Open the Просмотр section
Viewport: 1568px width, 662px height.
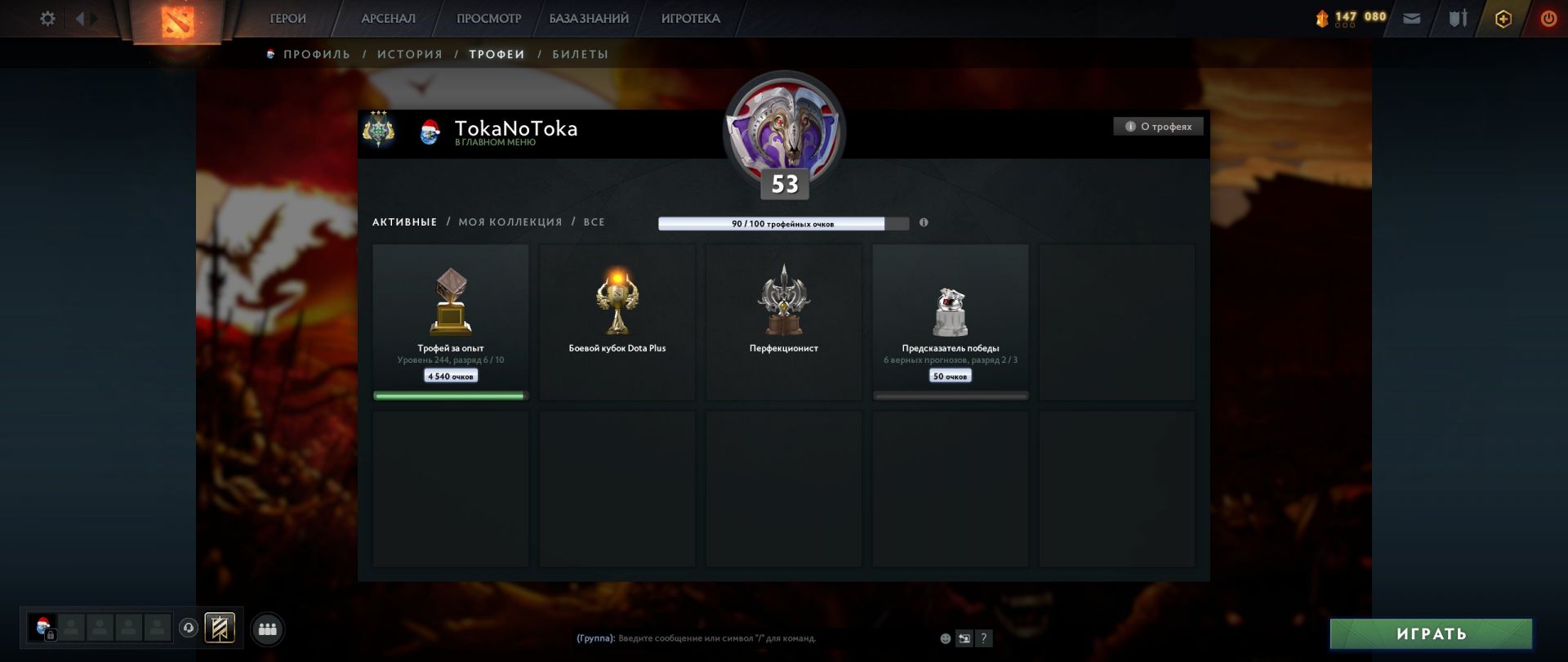488,18
